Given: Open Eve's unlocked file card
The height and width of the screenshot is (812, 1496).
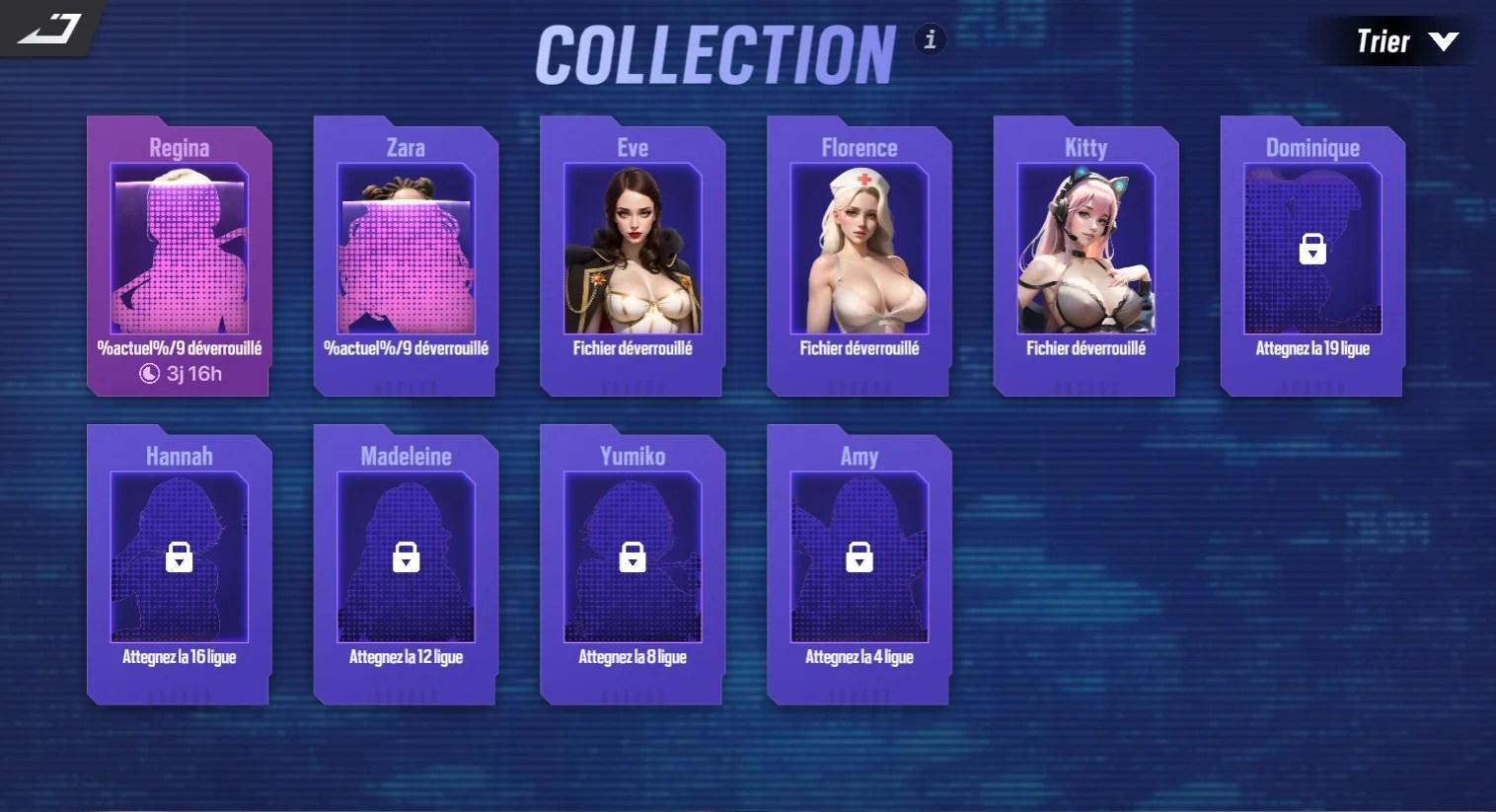Looking at the screenshot, I should pos(633,255).
